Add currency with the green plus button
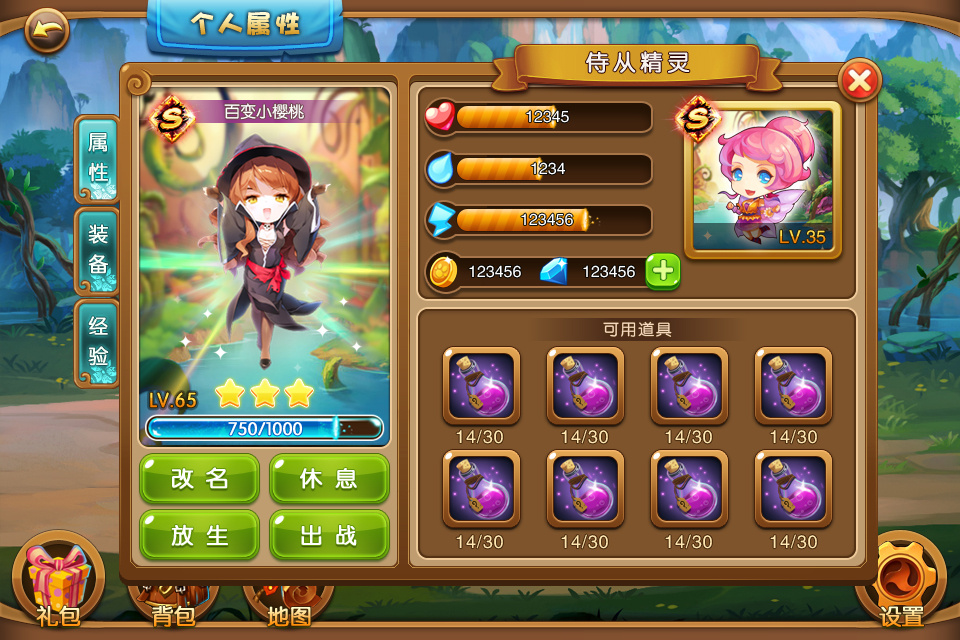Viewport: 960px width, 640px height. pos(663,271)
